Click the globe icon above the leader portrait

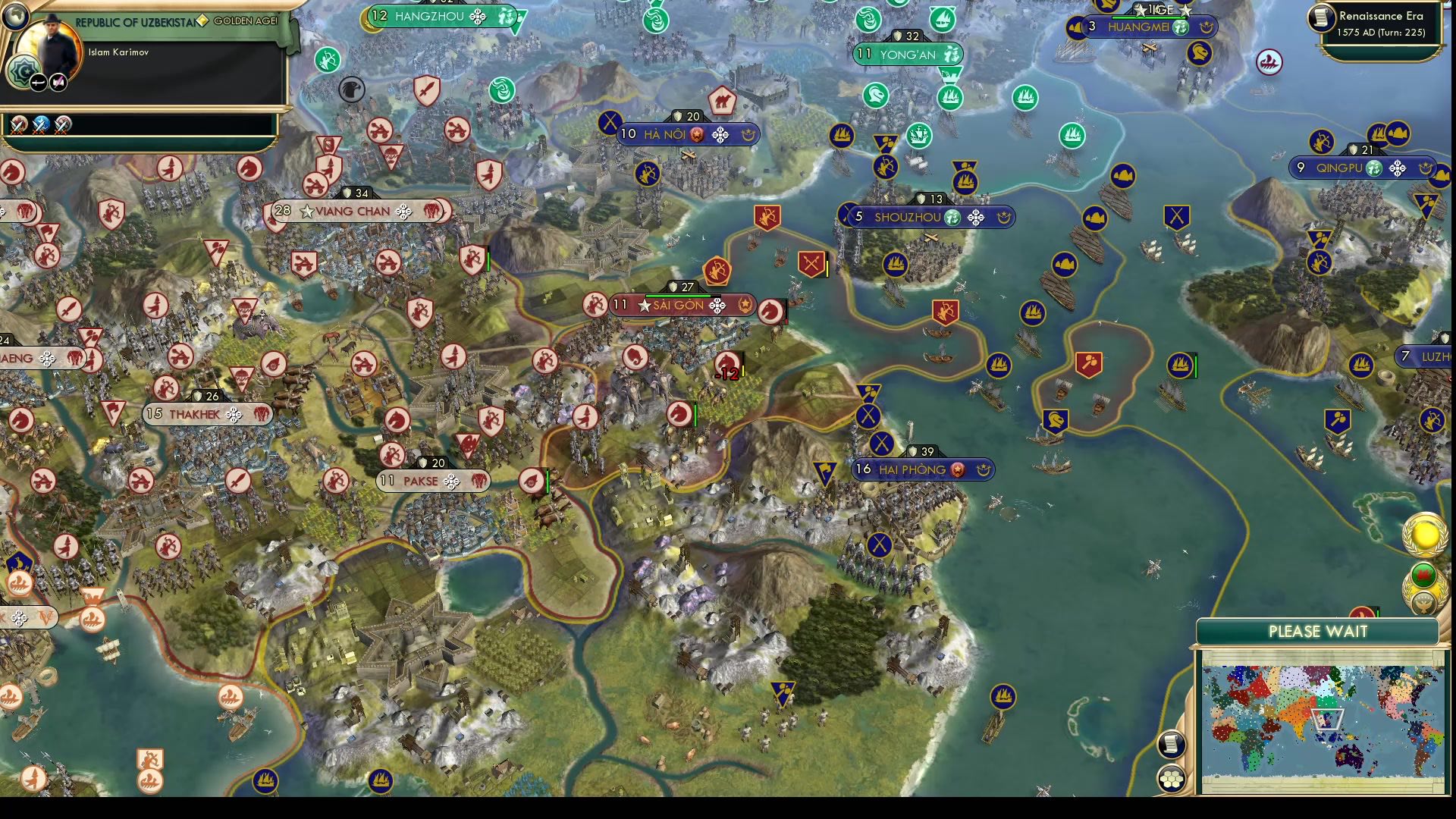pos(15,17)
